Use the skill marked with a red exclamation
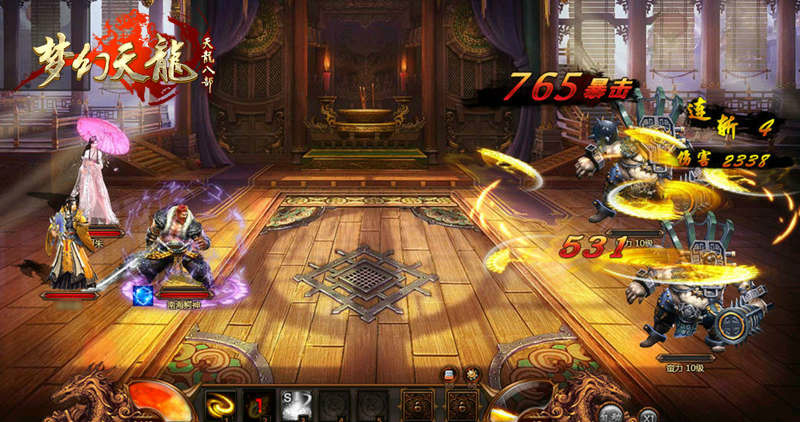 (x=256, y=405)
